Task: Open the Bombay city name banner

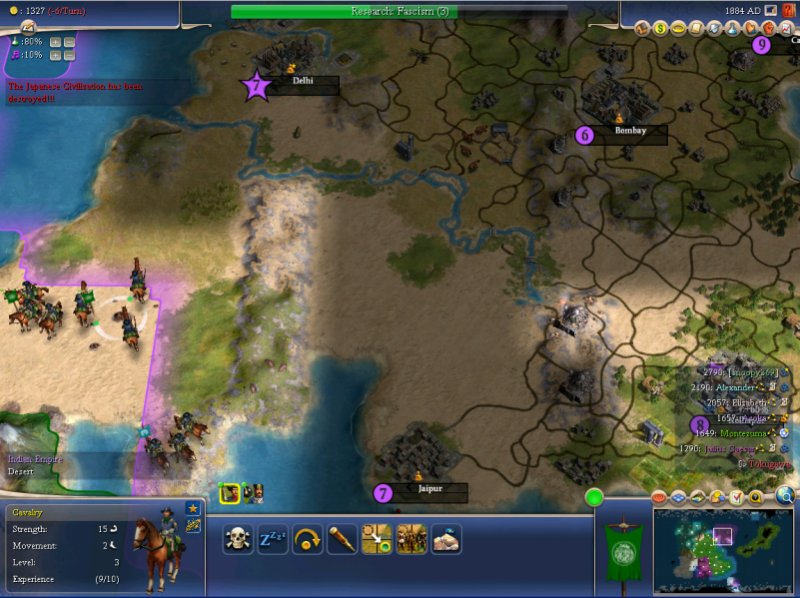Action: (x=629, y=133)
